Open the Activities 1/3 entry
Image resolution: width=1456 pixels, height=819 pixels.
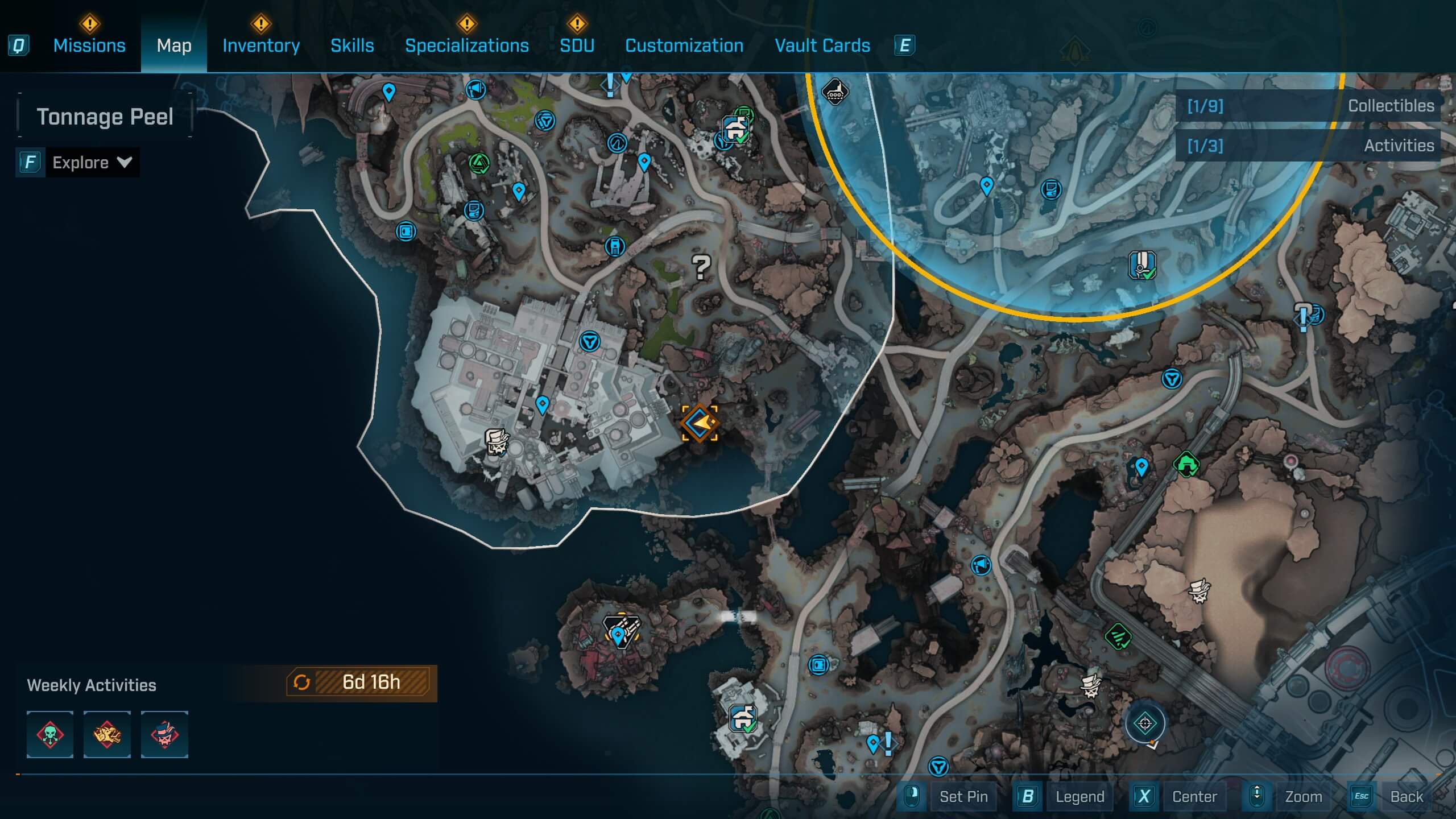tap(1308, 146)
